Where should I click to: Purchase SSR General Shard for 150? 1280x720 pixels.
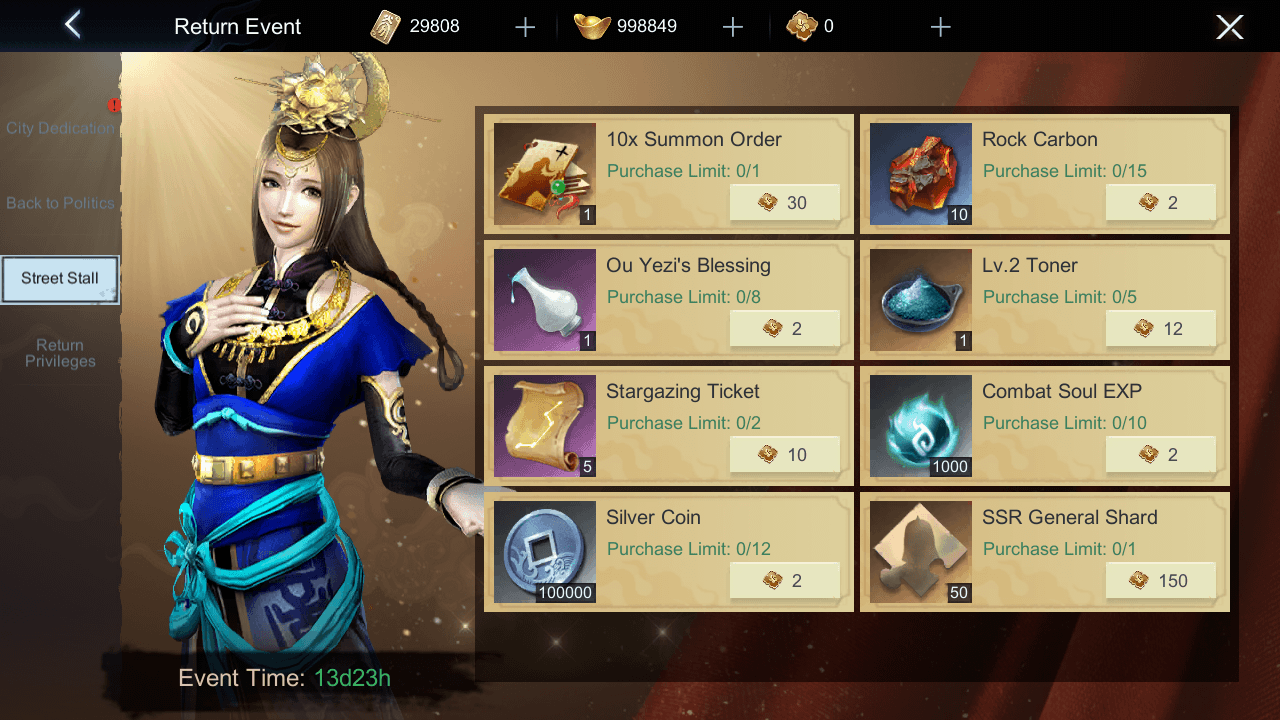pyautogui.click(x=1160, y=581)
